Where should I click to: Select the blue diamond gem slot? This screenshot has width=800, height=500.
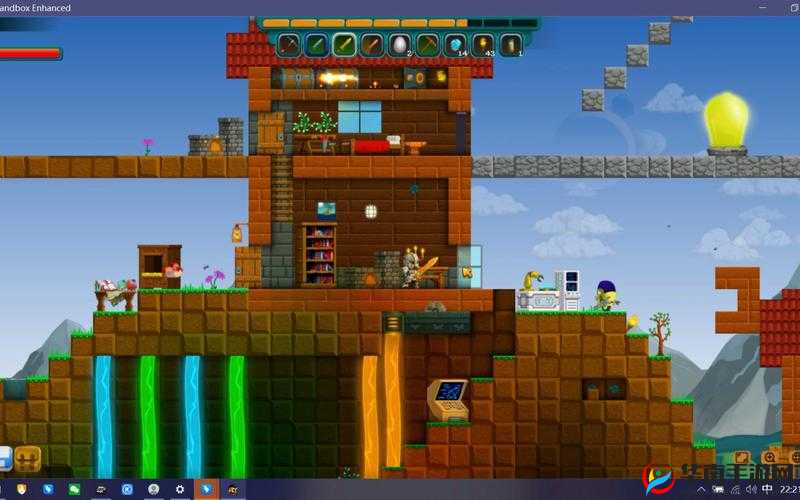(456, 44)
